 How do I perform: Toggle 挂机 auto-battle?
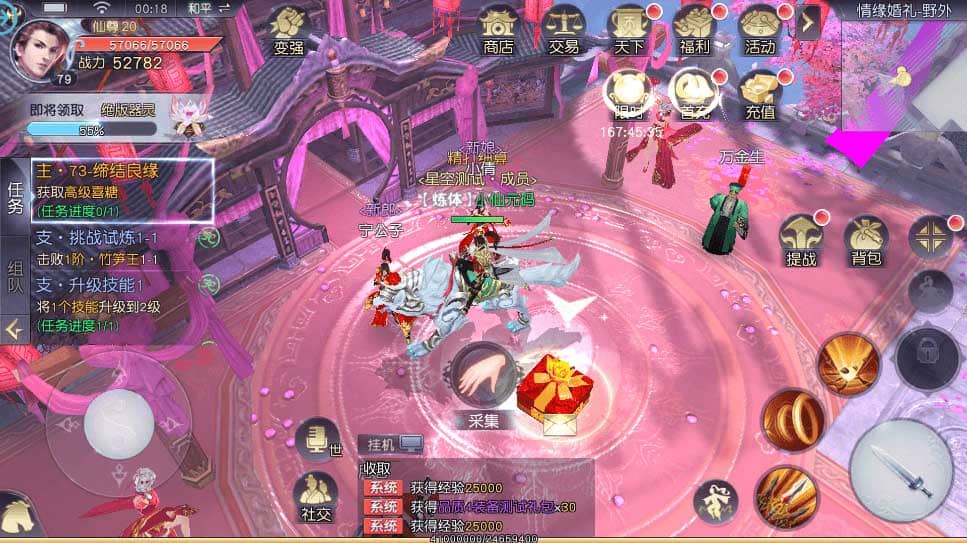click(x=390, y=443)
